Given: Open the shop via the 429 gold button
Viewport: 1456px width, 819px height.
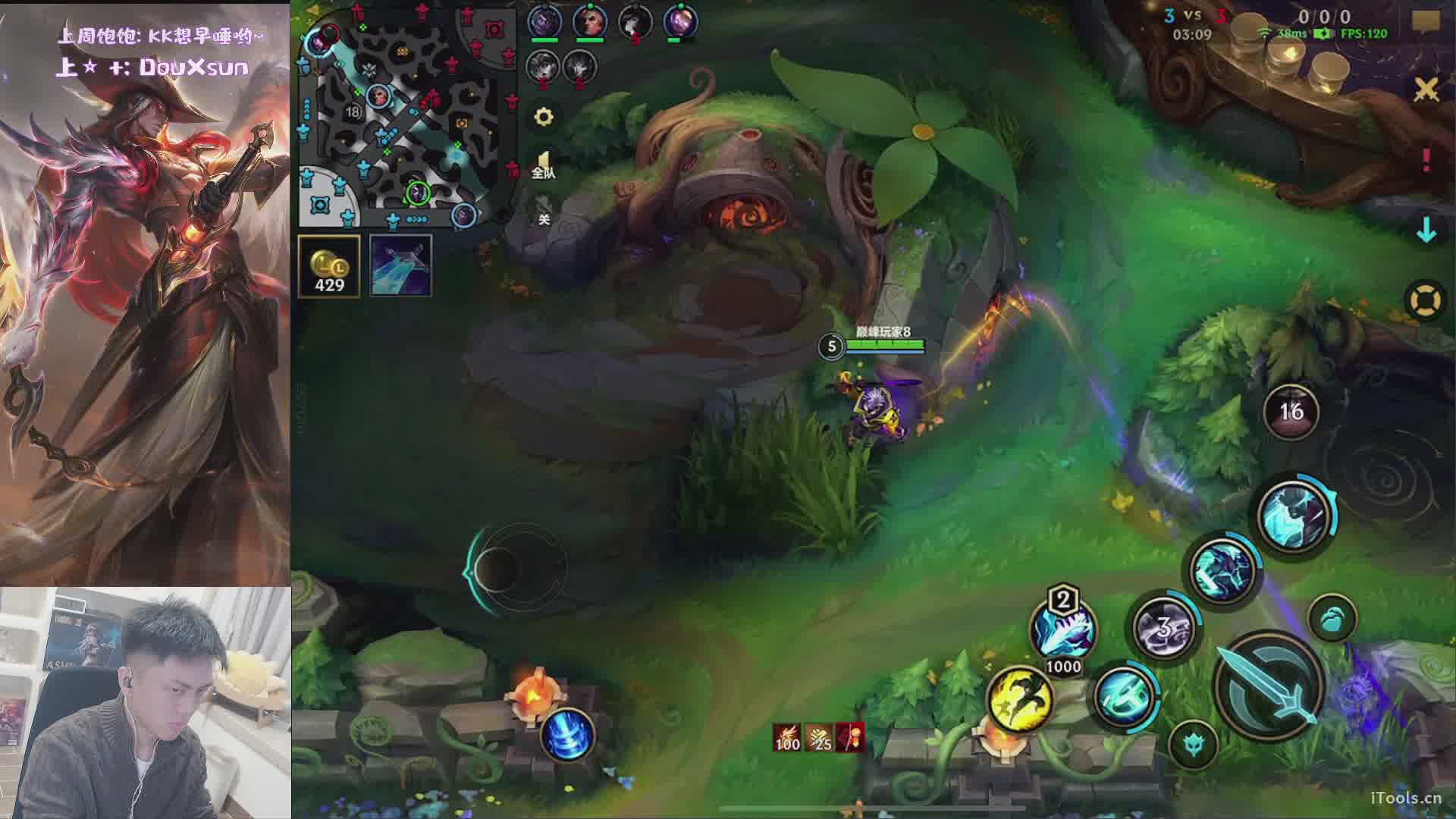Looking at the screenshot, I should click(x=329, y=265).
